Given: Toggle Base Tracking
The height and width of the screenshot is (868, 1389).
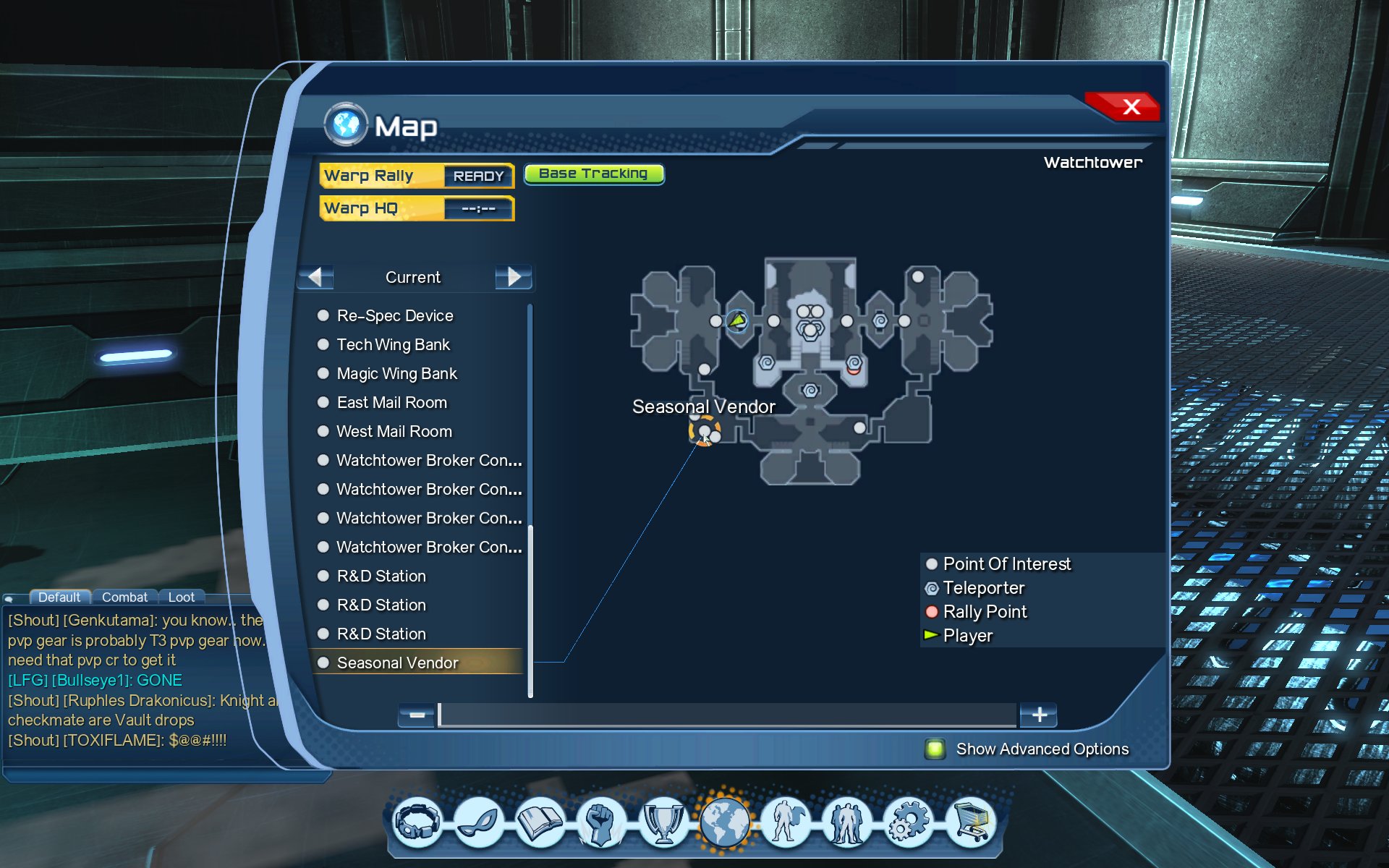Looking at the screenshot, I should (593, 174).
